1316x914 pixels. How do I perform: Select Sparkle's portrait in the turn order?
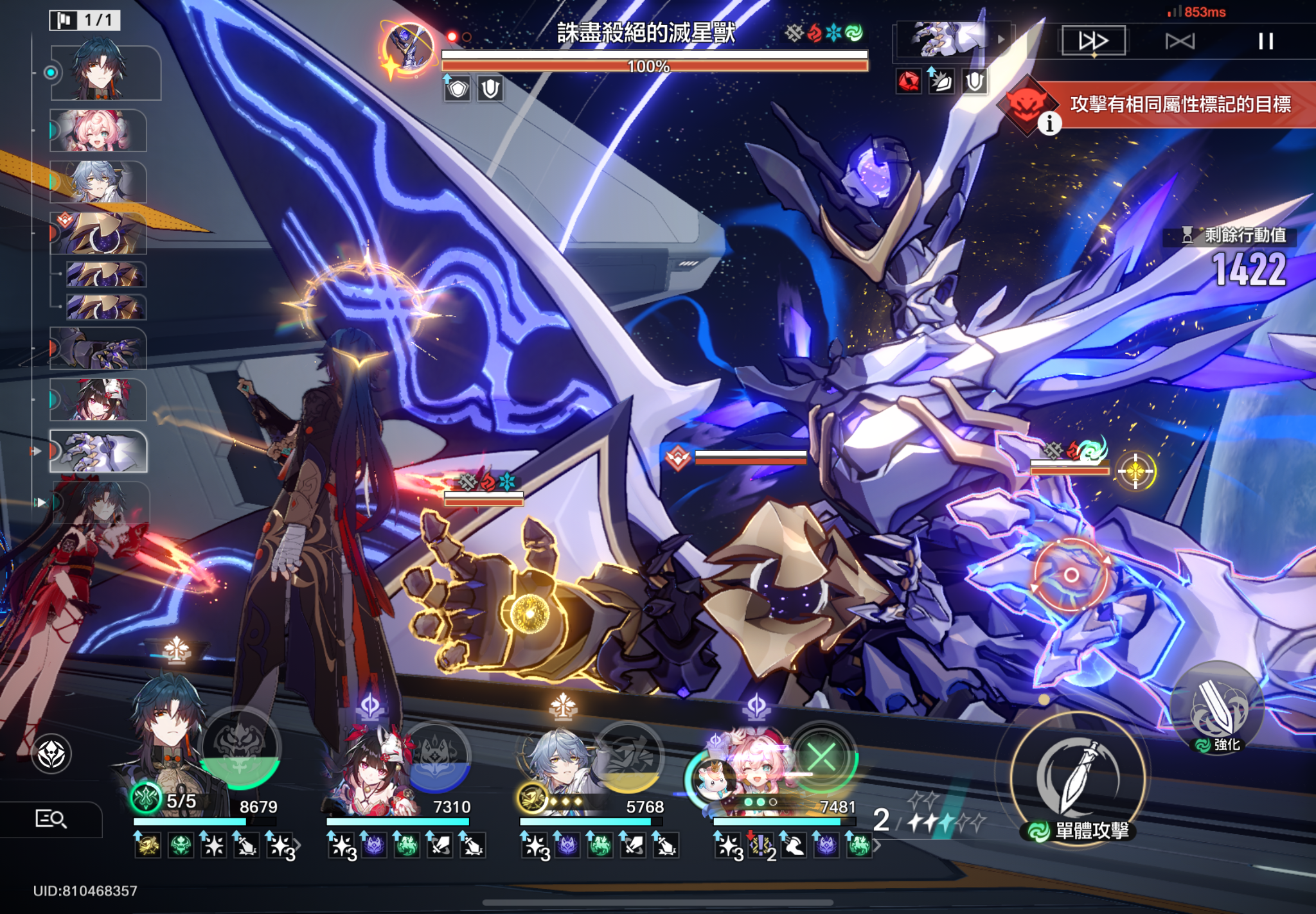pyautogui.click(x=98, y=400)
